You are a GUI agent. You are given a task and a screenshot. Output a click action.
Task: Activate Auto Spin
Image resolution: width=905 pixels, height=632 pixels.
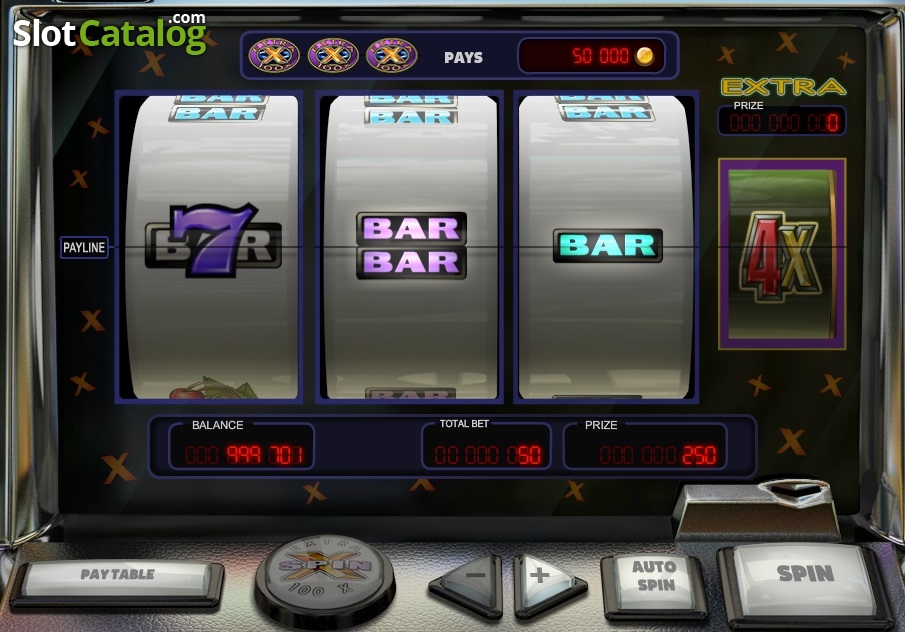(x=654, y=578)
